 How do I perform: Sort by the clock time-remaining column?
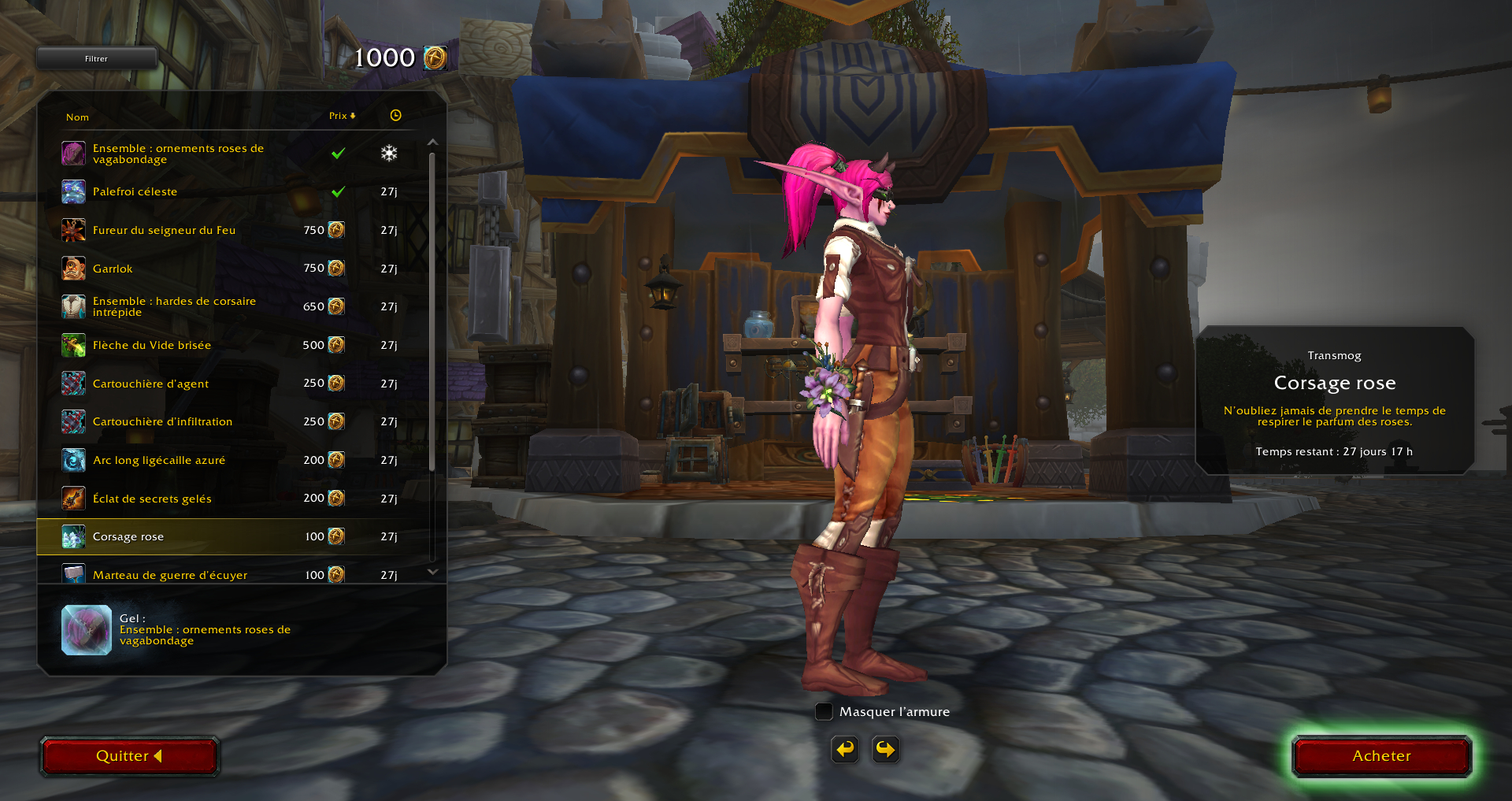(395, 116)
